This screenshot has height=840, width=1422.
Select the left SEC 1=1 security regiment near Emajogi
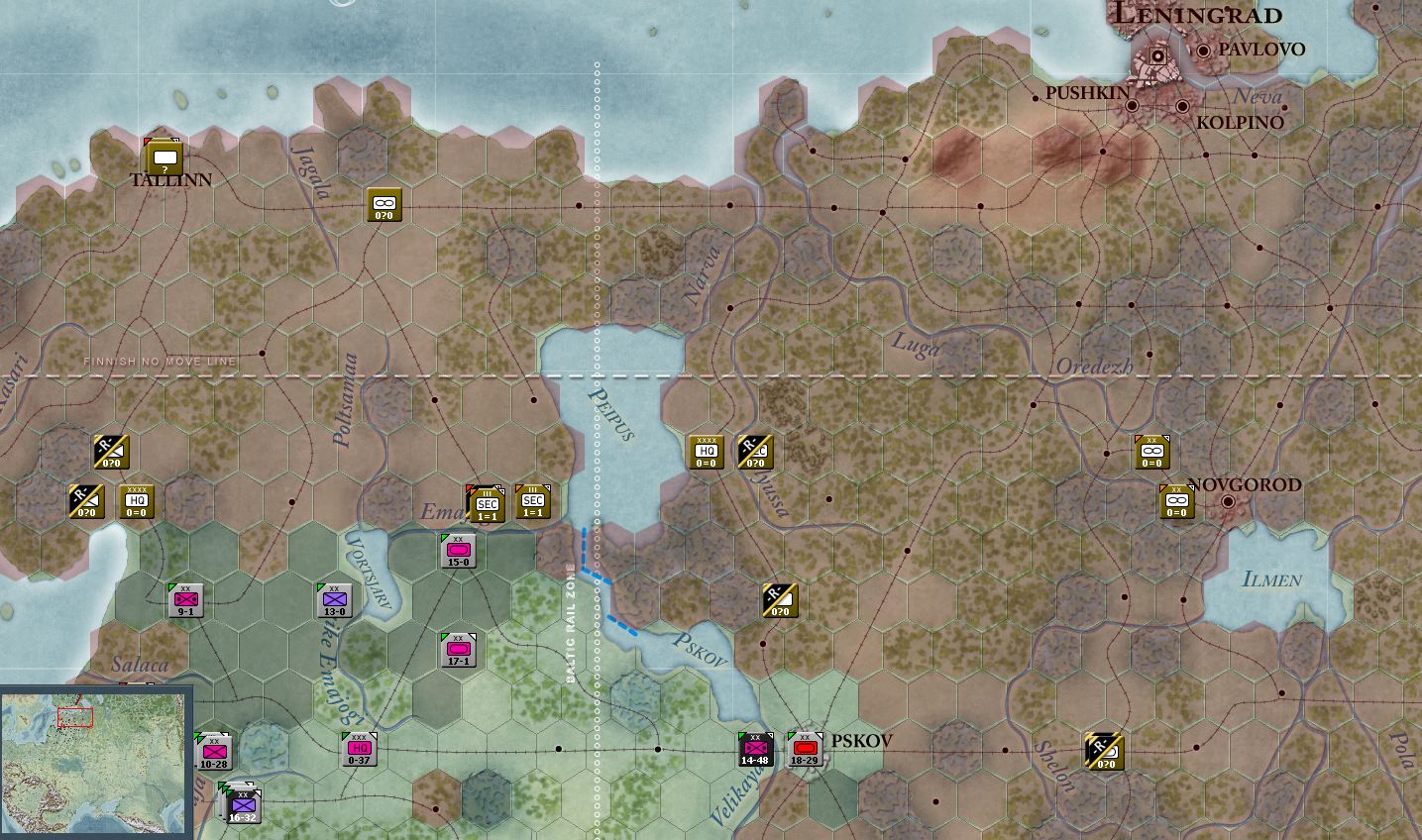click(485, 503)
